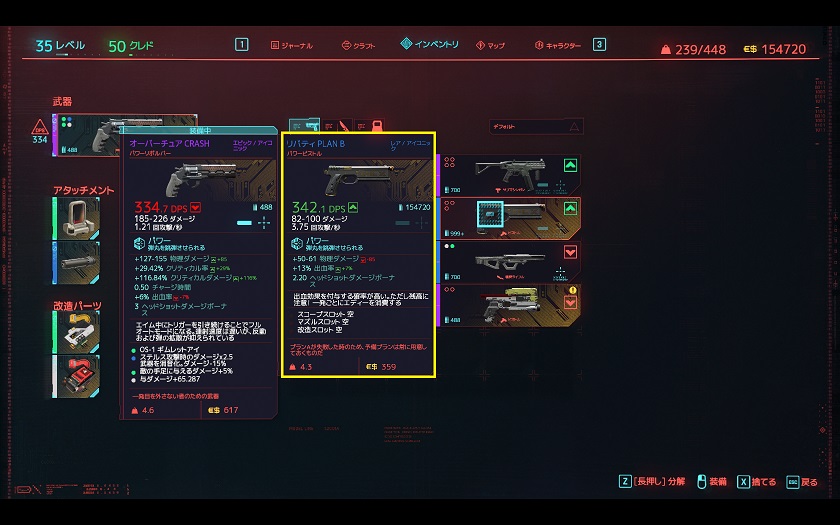The width and height of the screenshot is (840, 525).
Task: Show the kettlebell filter category
Action: pyautogui.click(x=377, y=127)
